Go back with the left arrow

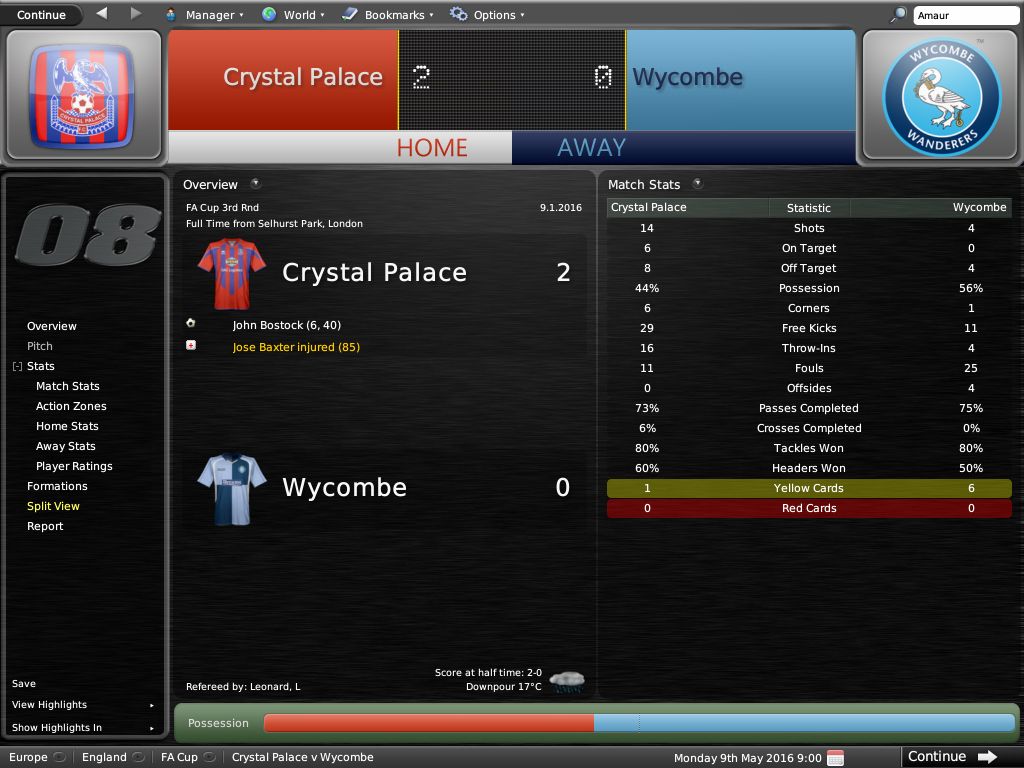click(x=102, y=14)
